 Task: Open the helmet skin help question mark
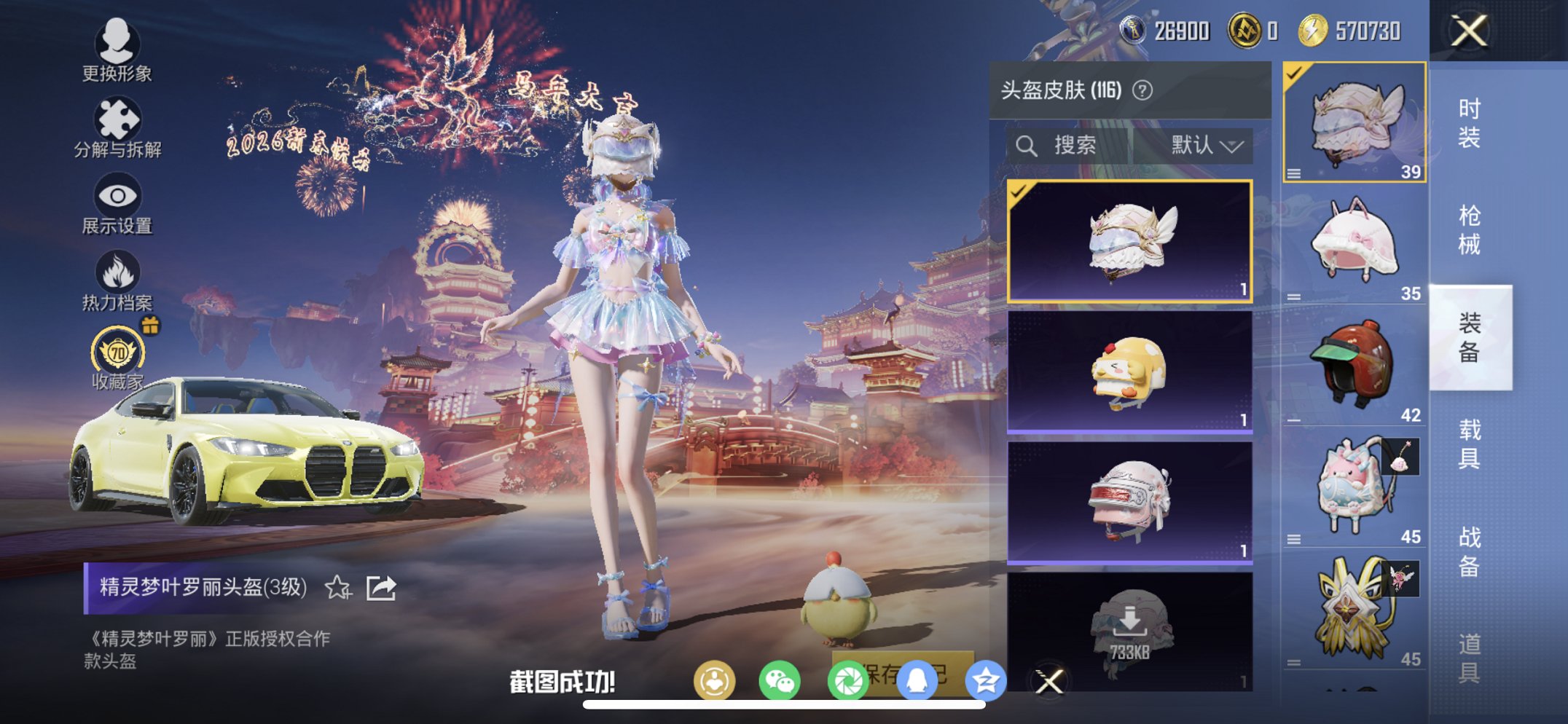coord(1142,89)
